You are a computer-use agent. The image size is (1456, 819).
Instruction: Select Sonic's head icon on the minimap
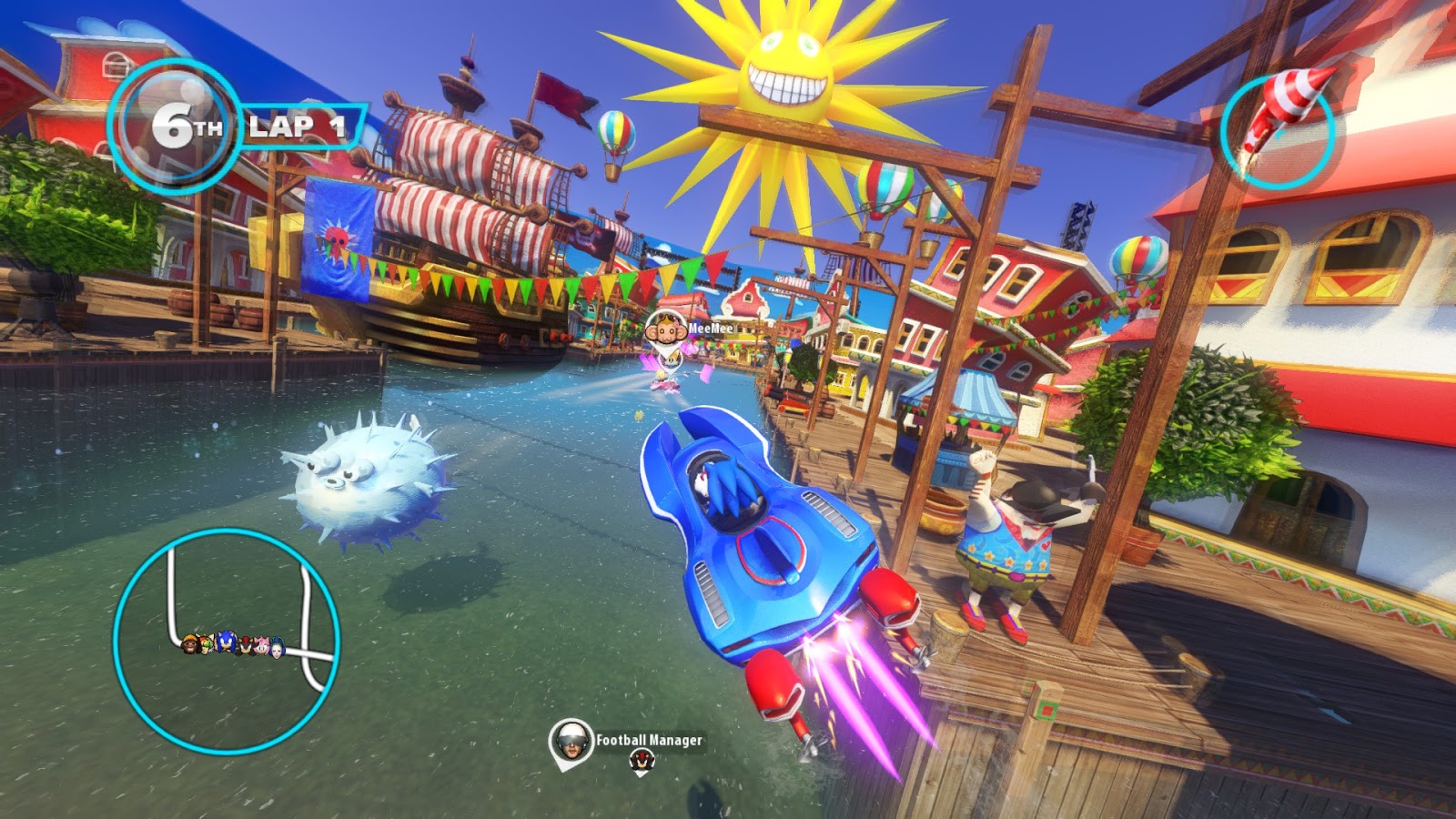click(x=226, y=642)
